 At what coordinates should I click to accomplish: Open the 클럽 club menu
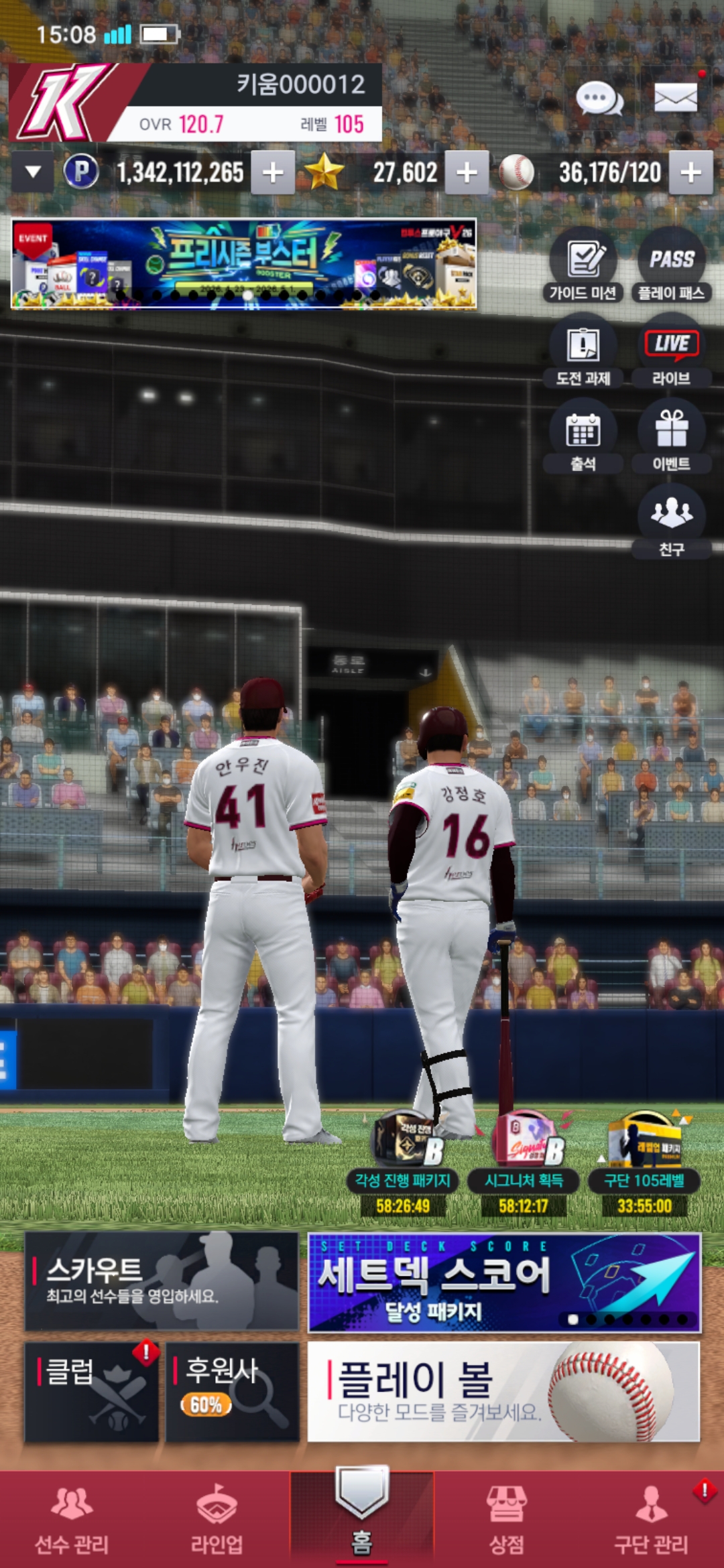(92, 1391)
